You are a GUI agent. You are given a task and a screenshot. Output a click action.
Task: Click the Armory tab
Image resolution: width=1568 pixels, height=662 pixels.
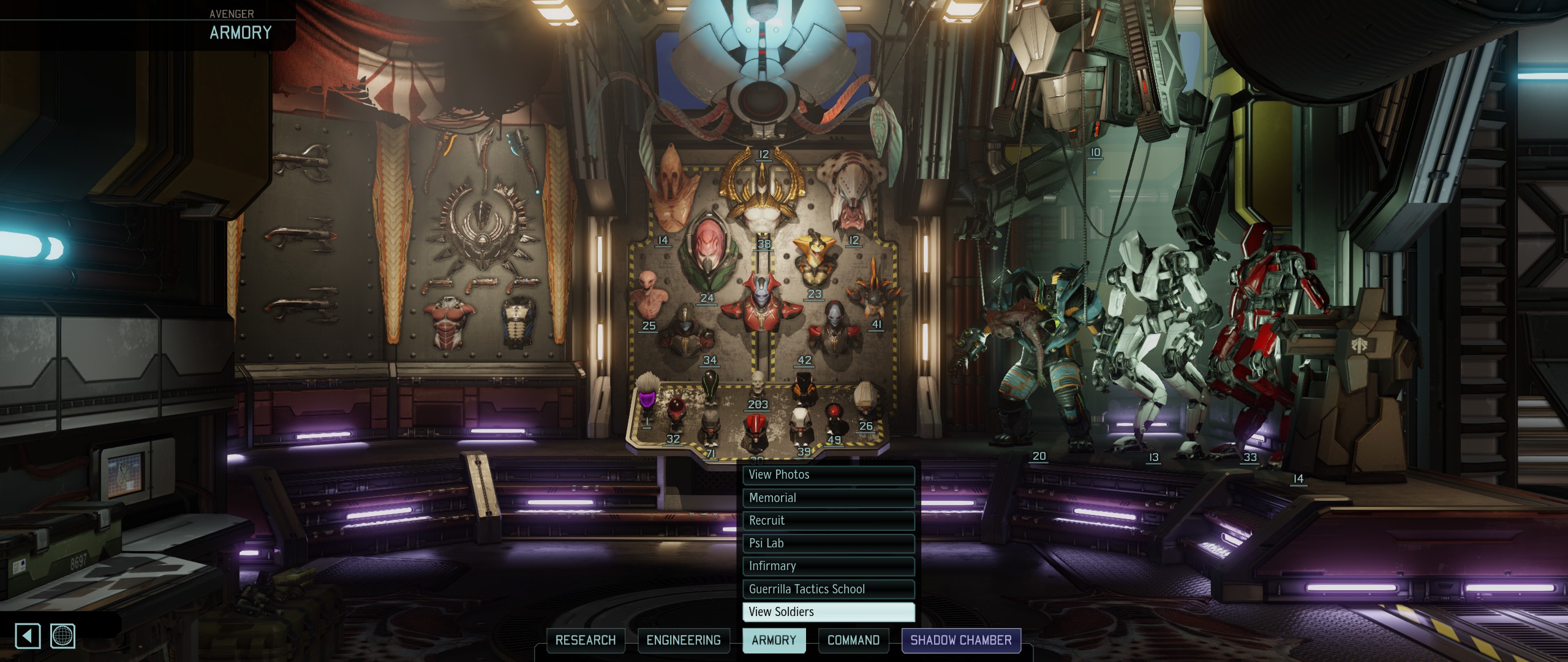(x=774, y=641)
